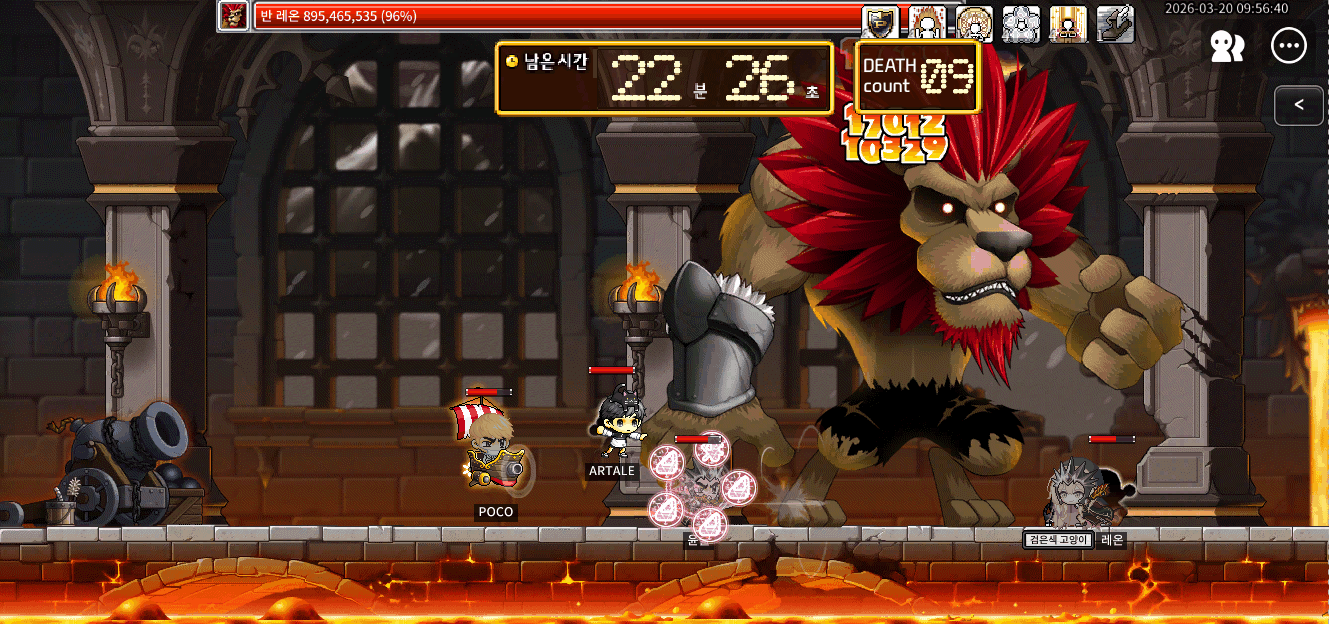The height and width of the screenshot is (624, 1329).
Task: Select the golden light pillar buff icon
Action: 1068,24
